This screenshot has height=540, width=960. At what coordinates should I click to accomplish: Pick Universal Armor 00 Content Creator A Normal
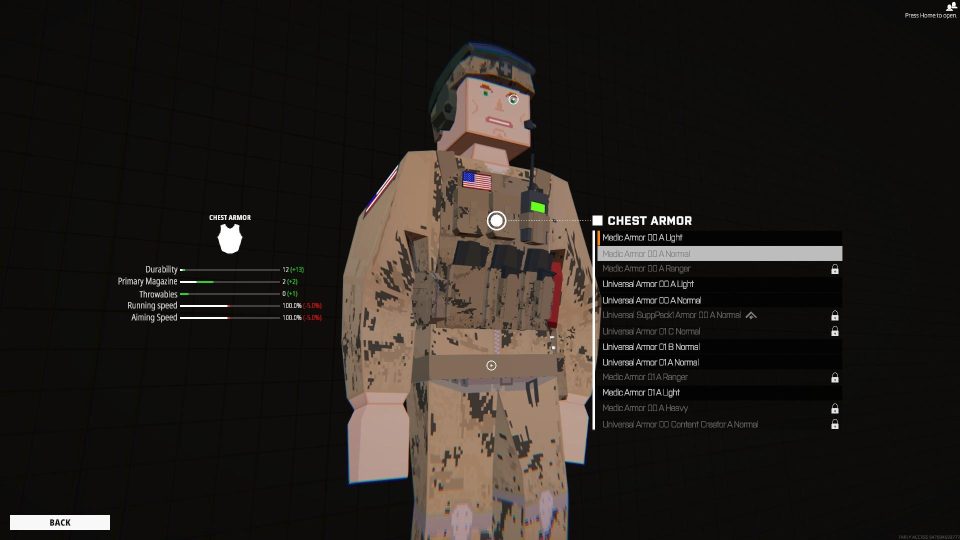[x=720, y=425]
